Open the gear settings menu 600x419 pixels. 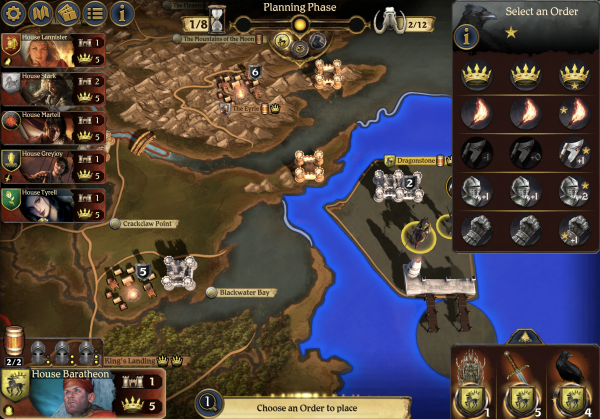pyautogui.click(x=15, y=14)
